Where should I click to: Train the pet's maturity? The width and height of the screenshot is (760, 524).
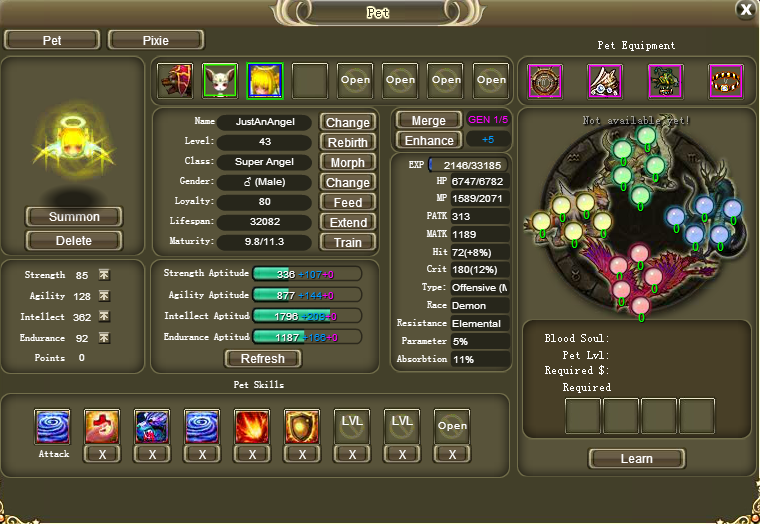[347, 242]
